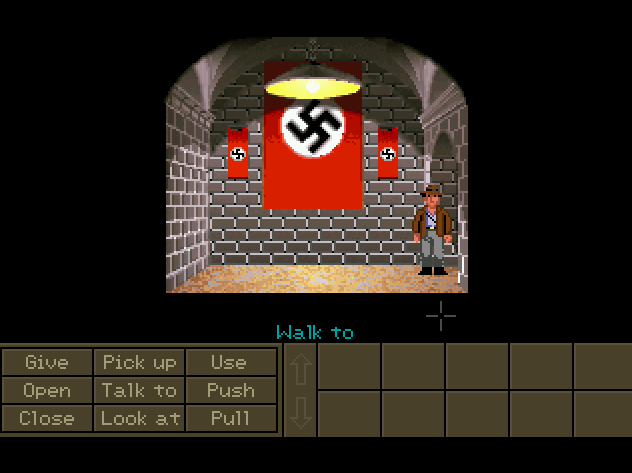This screenshot has width=632, height=473.
Task: Choose the Look at verb
Action: coord(139,418)
